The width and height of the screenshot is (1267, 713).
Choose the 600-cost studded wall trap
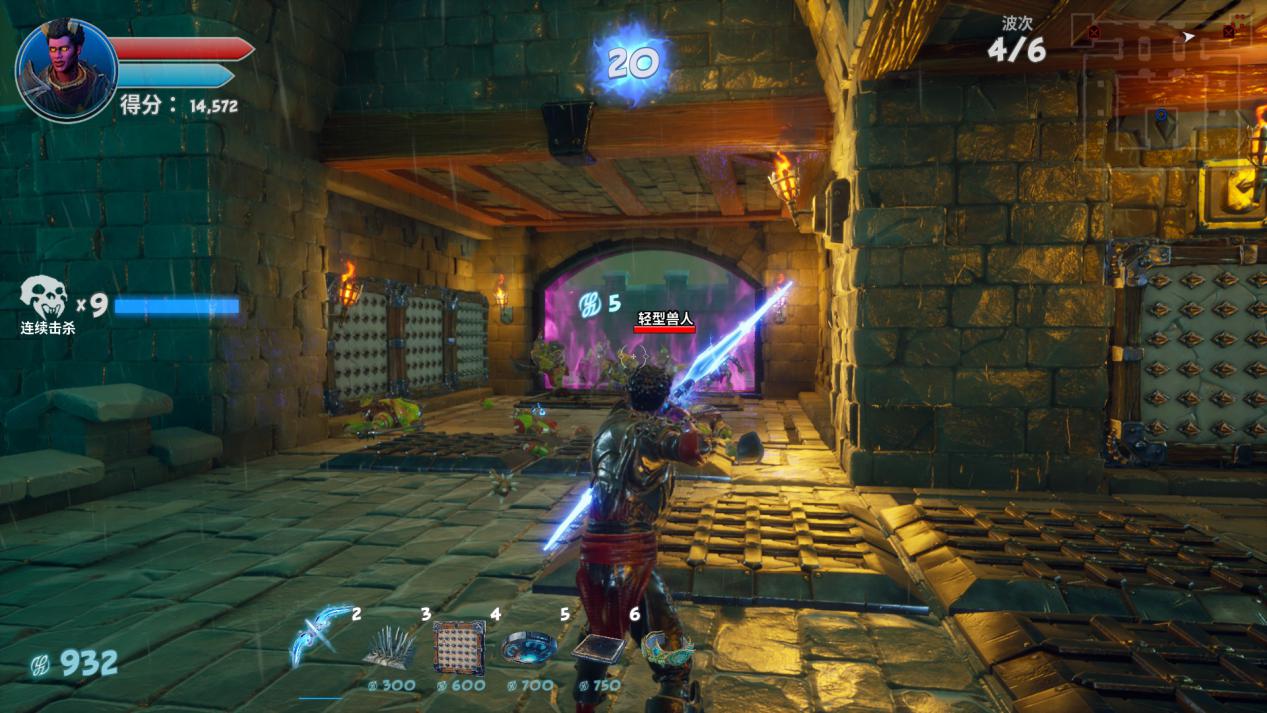(x=459, y=646)
